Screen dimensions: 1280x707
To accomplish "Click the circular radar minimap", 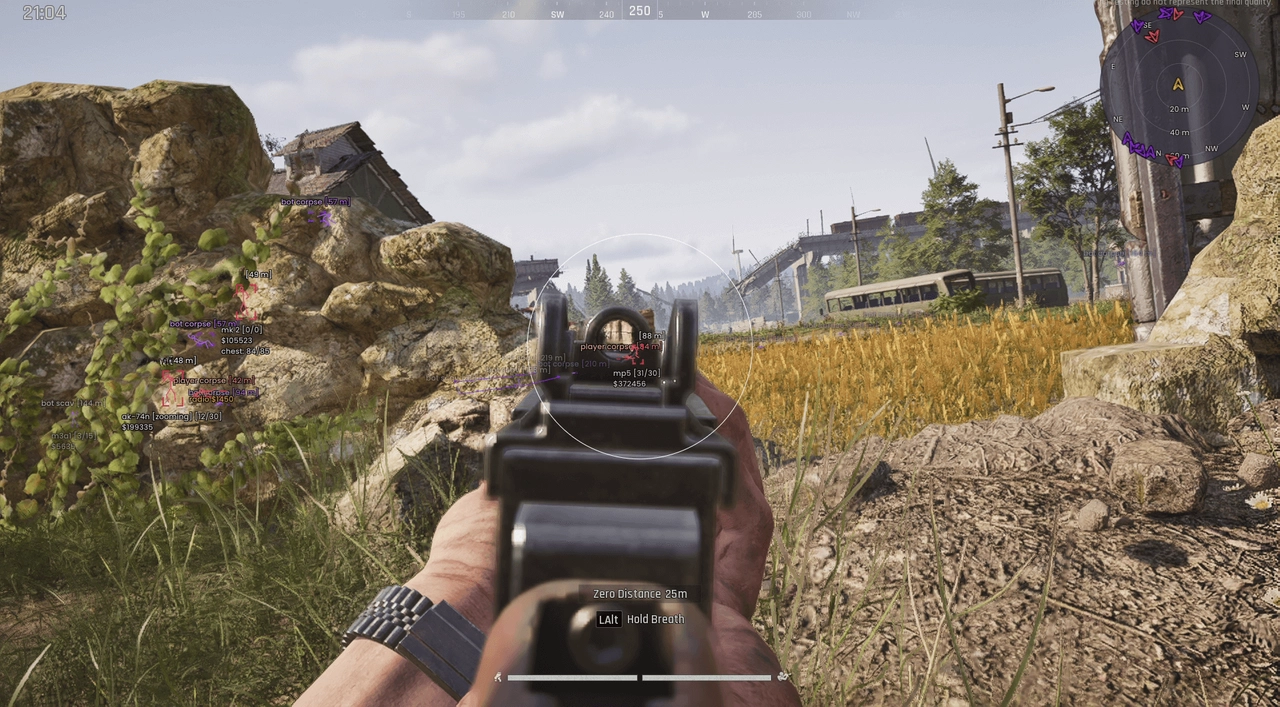I will tap(1179, 87).
